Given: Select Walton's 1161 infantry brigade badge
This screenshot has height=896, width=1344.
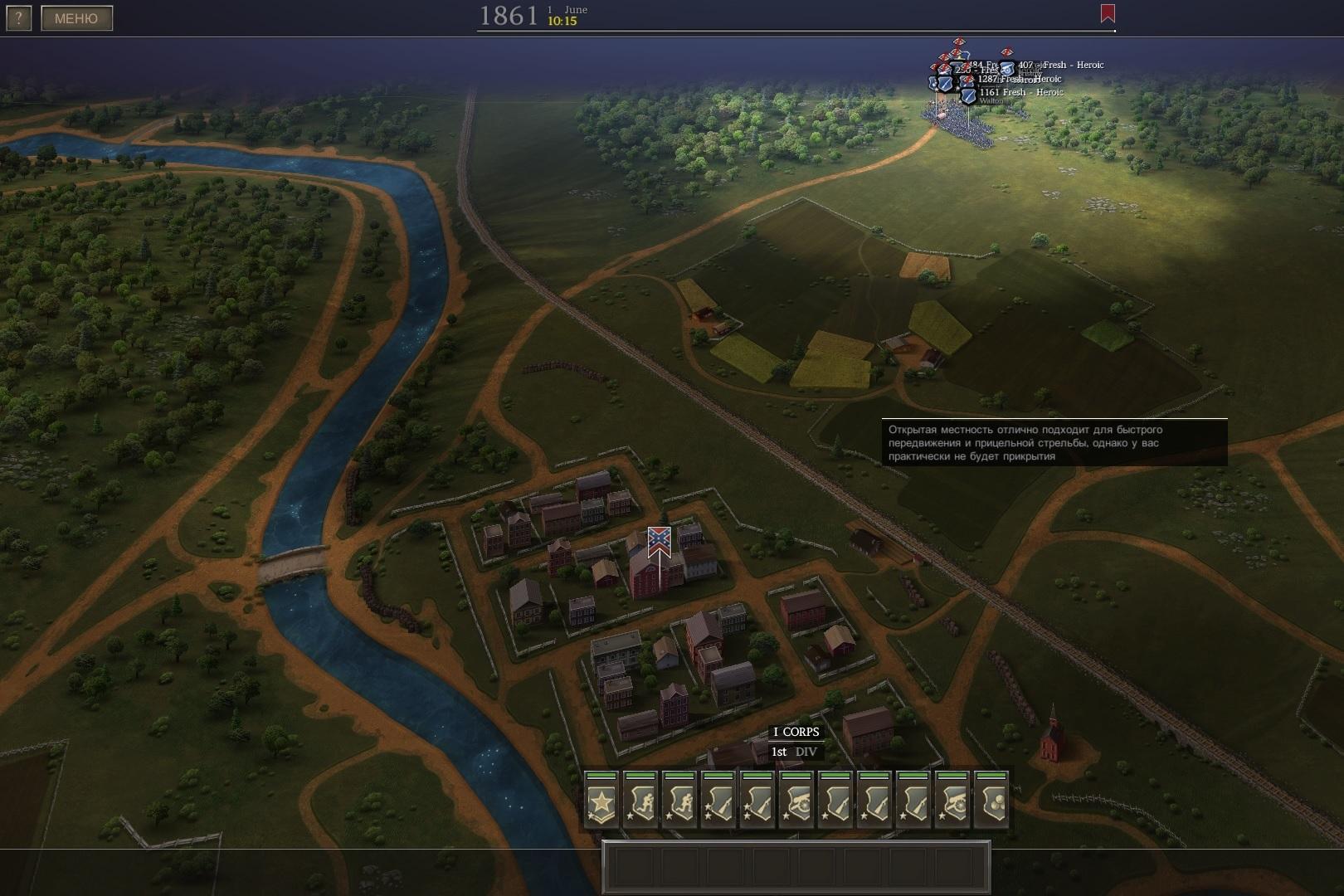Looking at the screenshot, I should click(968, 95).
